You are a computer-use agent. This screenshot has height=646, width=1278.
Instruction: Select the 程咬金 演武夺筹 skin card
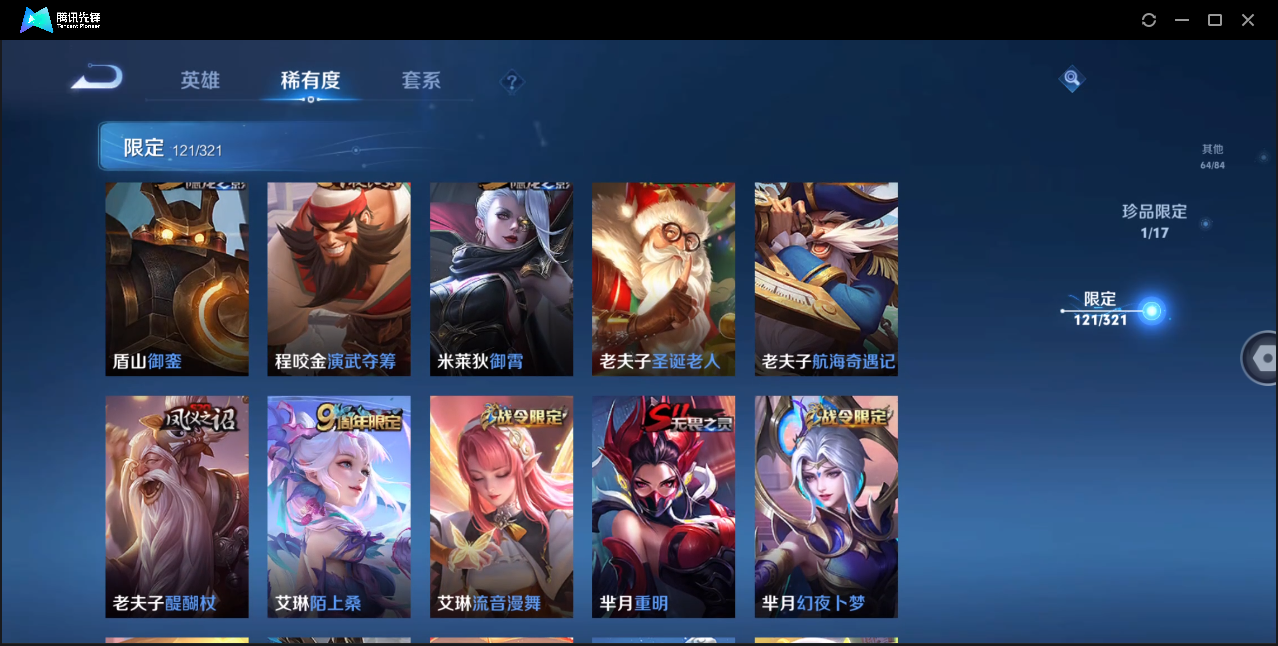point(339,279)
